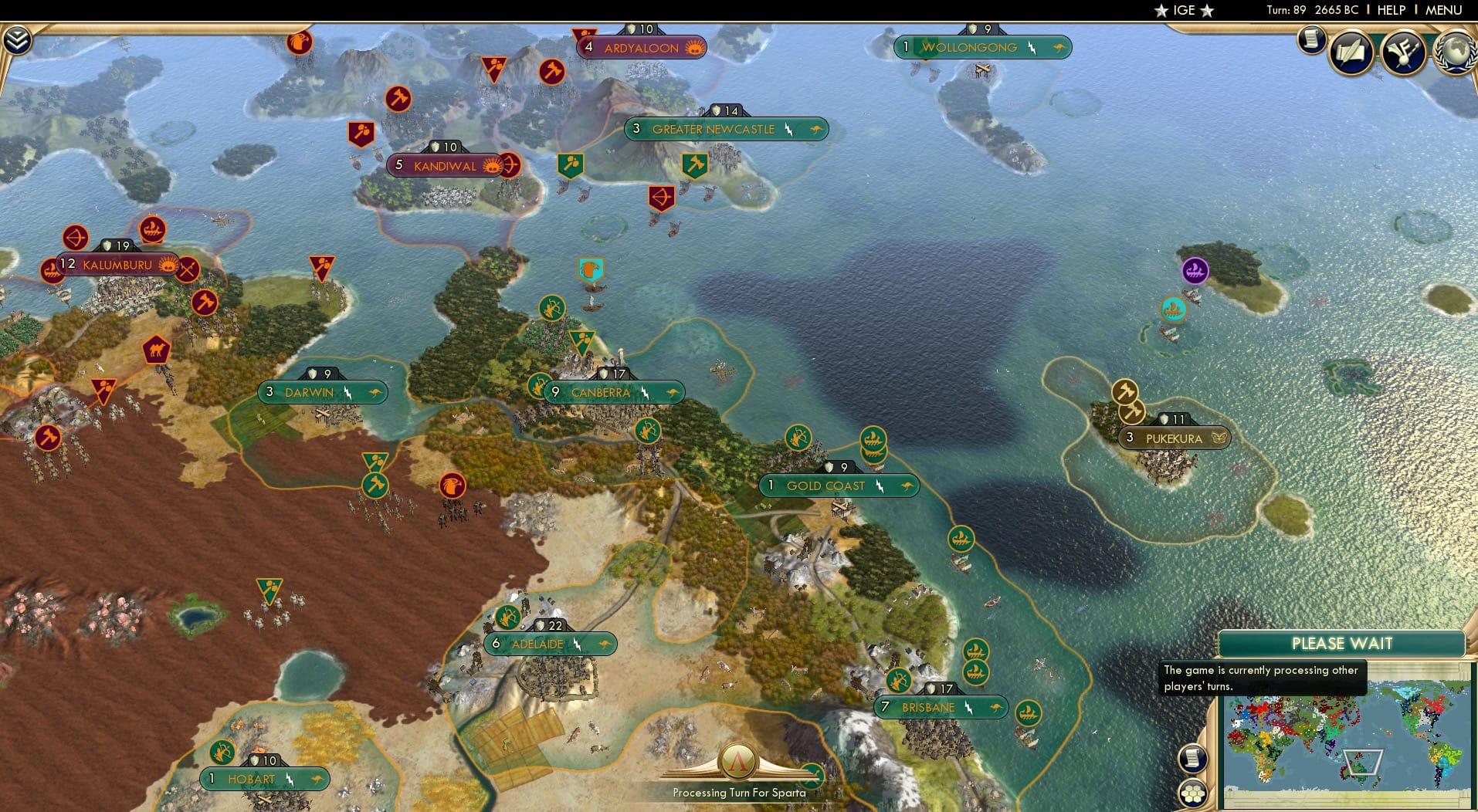
Task: Click the Pukekura city banner
Action: tap(1173, 438)
